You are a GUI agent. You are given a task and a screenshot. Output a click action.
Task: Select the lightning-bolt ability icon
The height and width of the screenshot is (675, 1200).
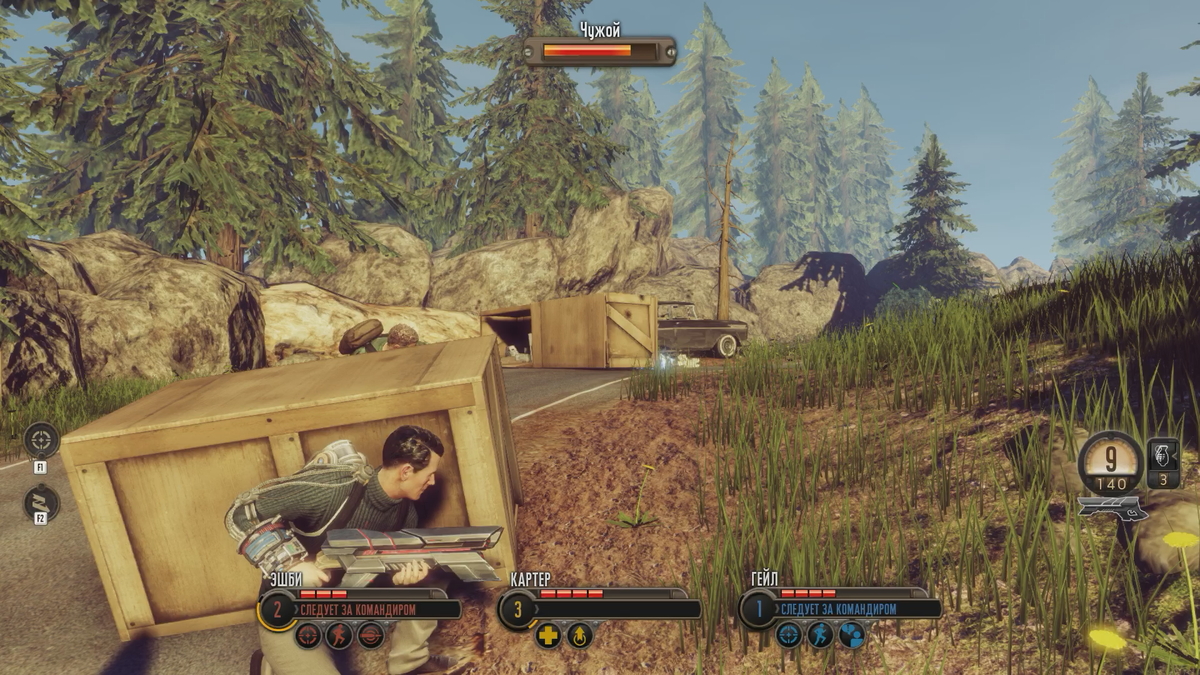coord(41,502)
